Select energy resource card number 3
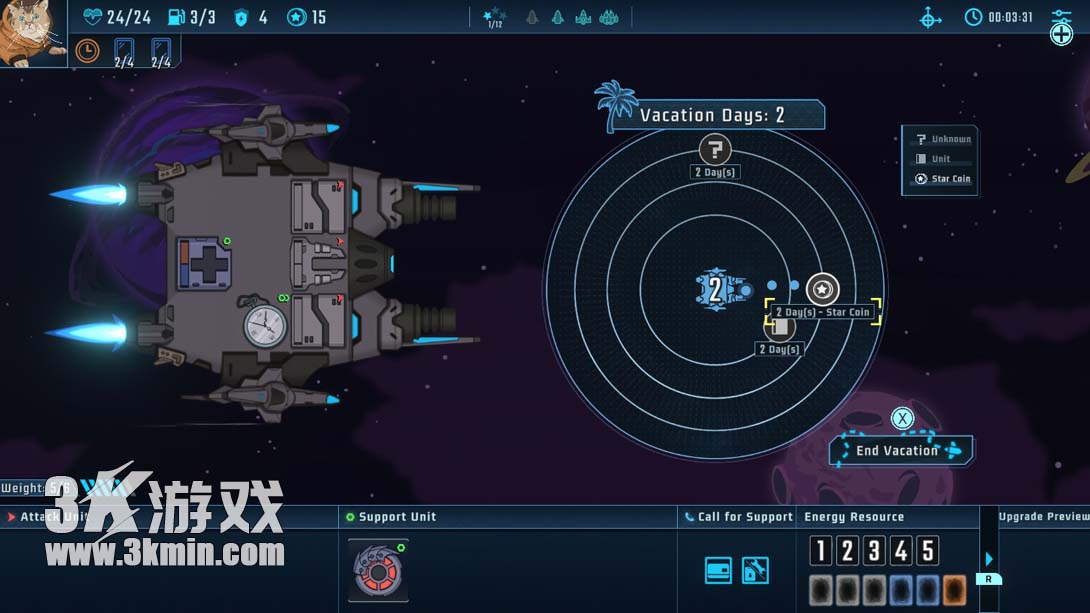The width and height of the screenshot is (1090, 613). [874, 551]
